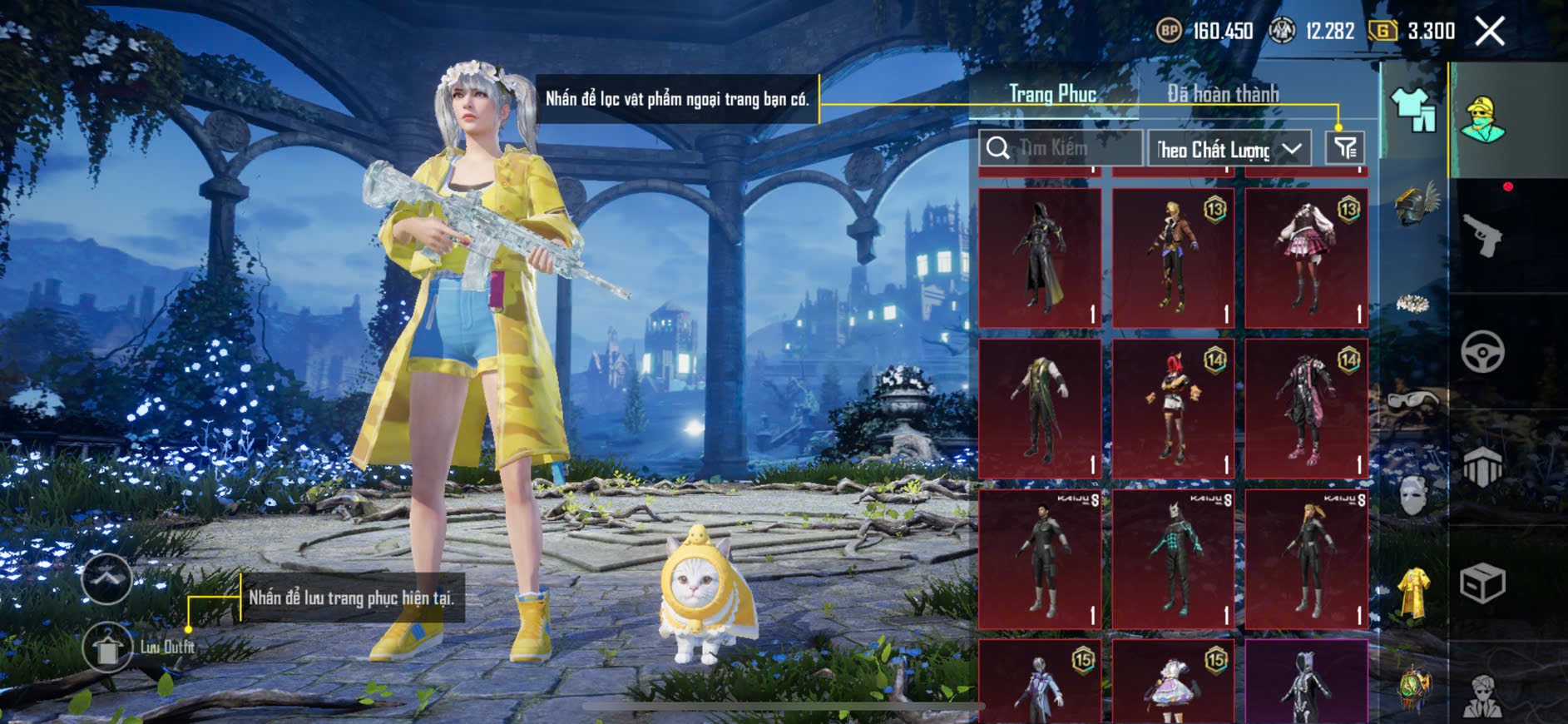Select the yellow coat category icon
1568x724 pixels.
(x=1413, y=593)
